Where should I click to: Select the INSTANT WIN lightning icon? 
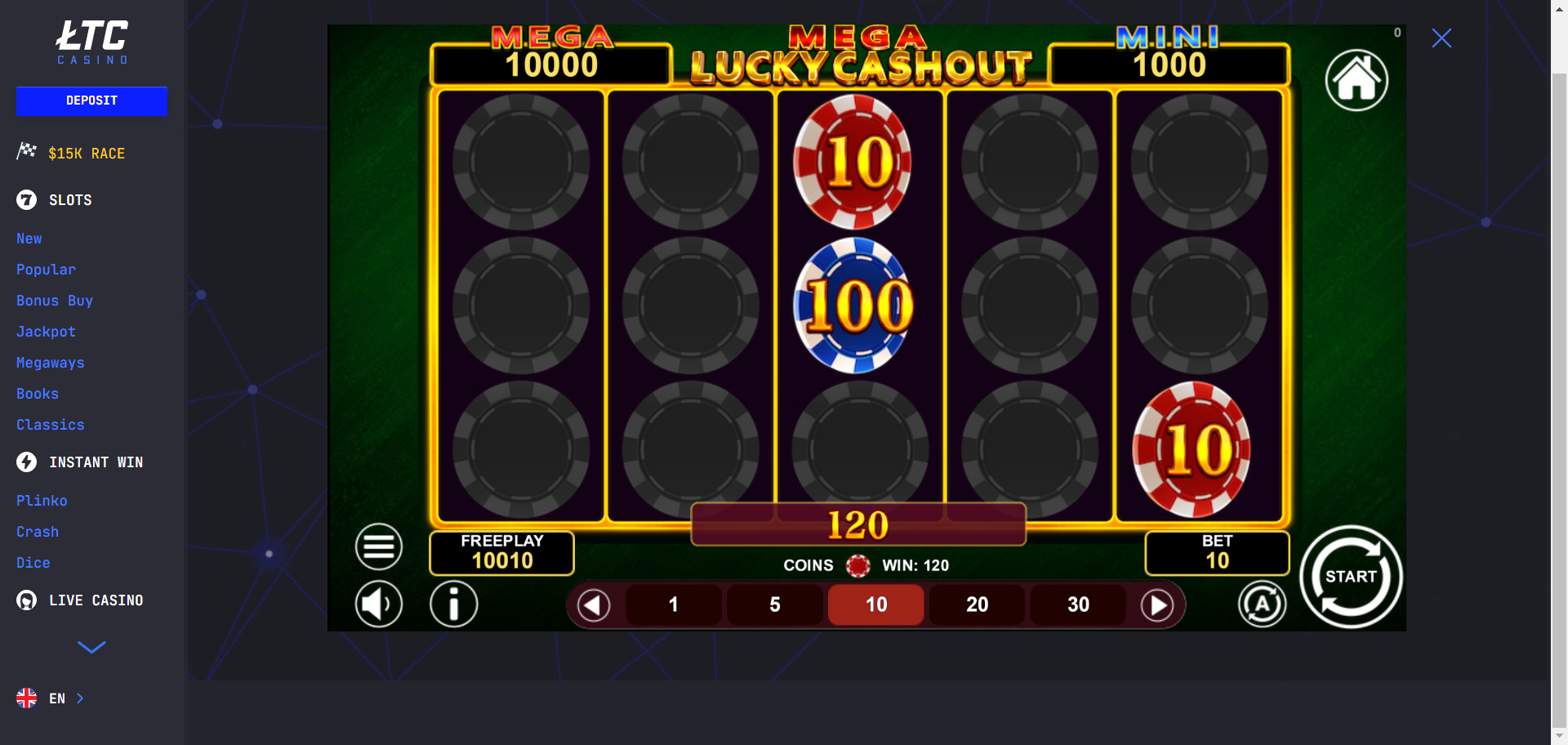[x=25, y=462]
